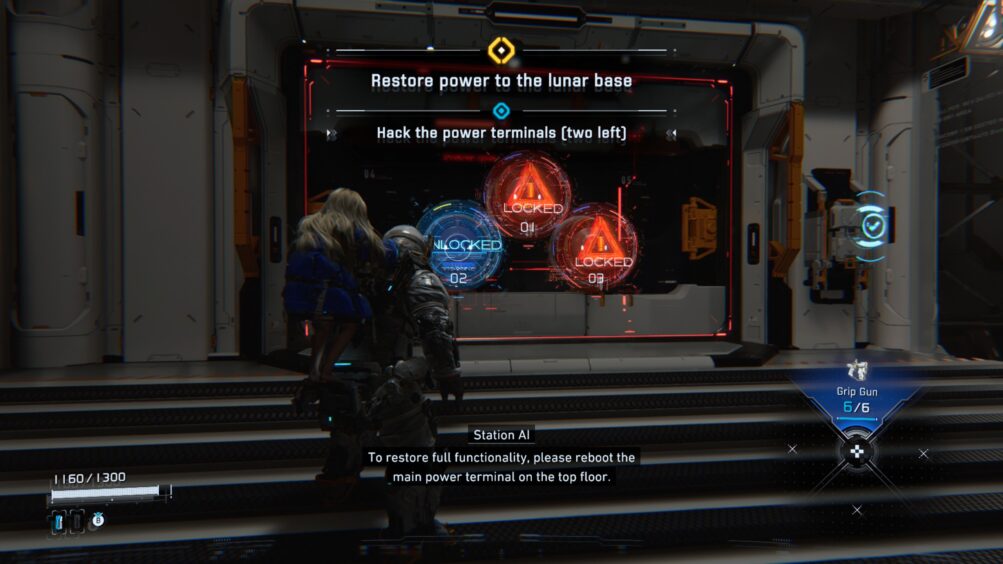This screenshot has width=1003, height=564.
Task: Click the filled blue energy cell icon
Action: click(58, 520)
